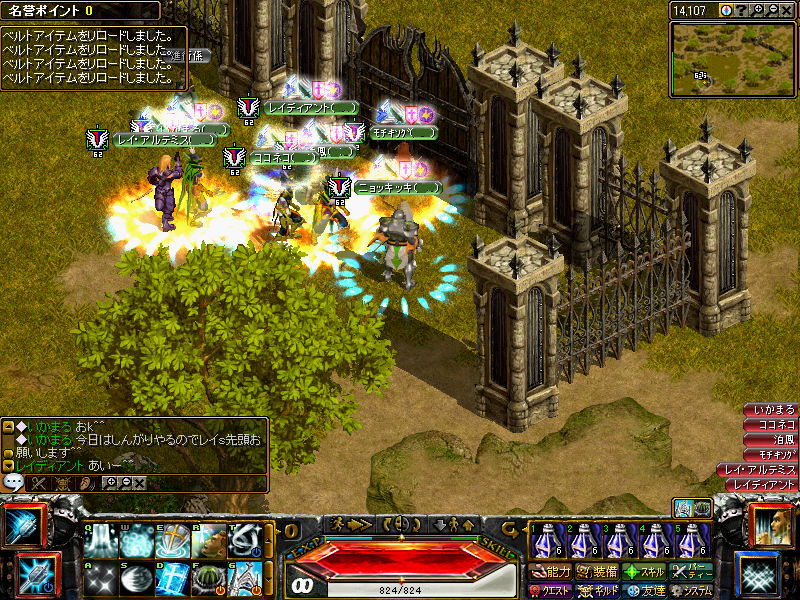The image size is (800, 600).
Task: Use the potion in belt slot 1
Action: pyautogui.click(x=546, y=541)
